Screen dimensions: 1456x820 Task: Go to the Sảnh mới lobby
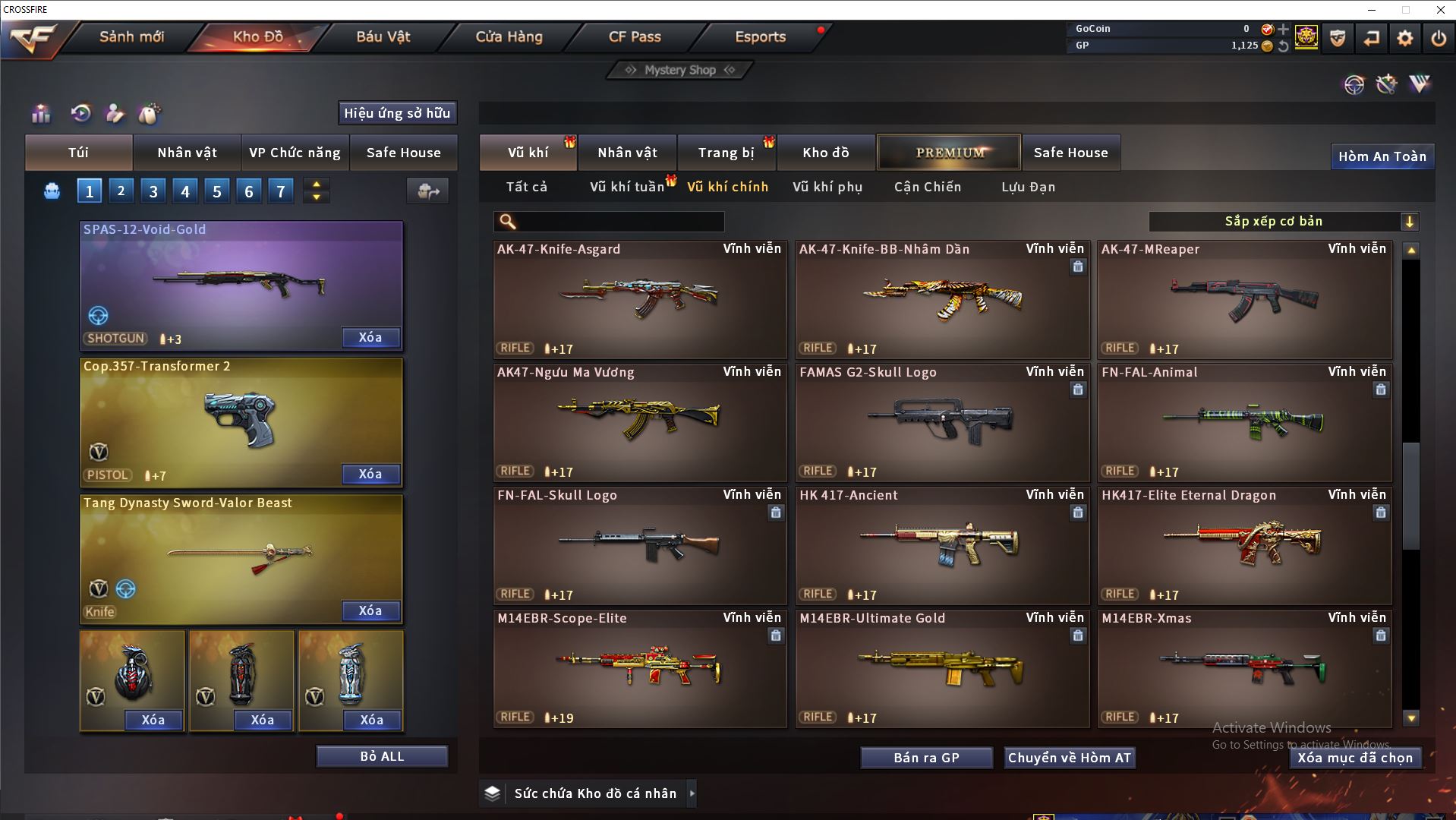131,36
